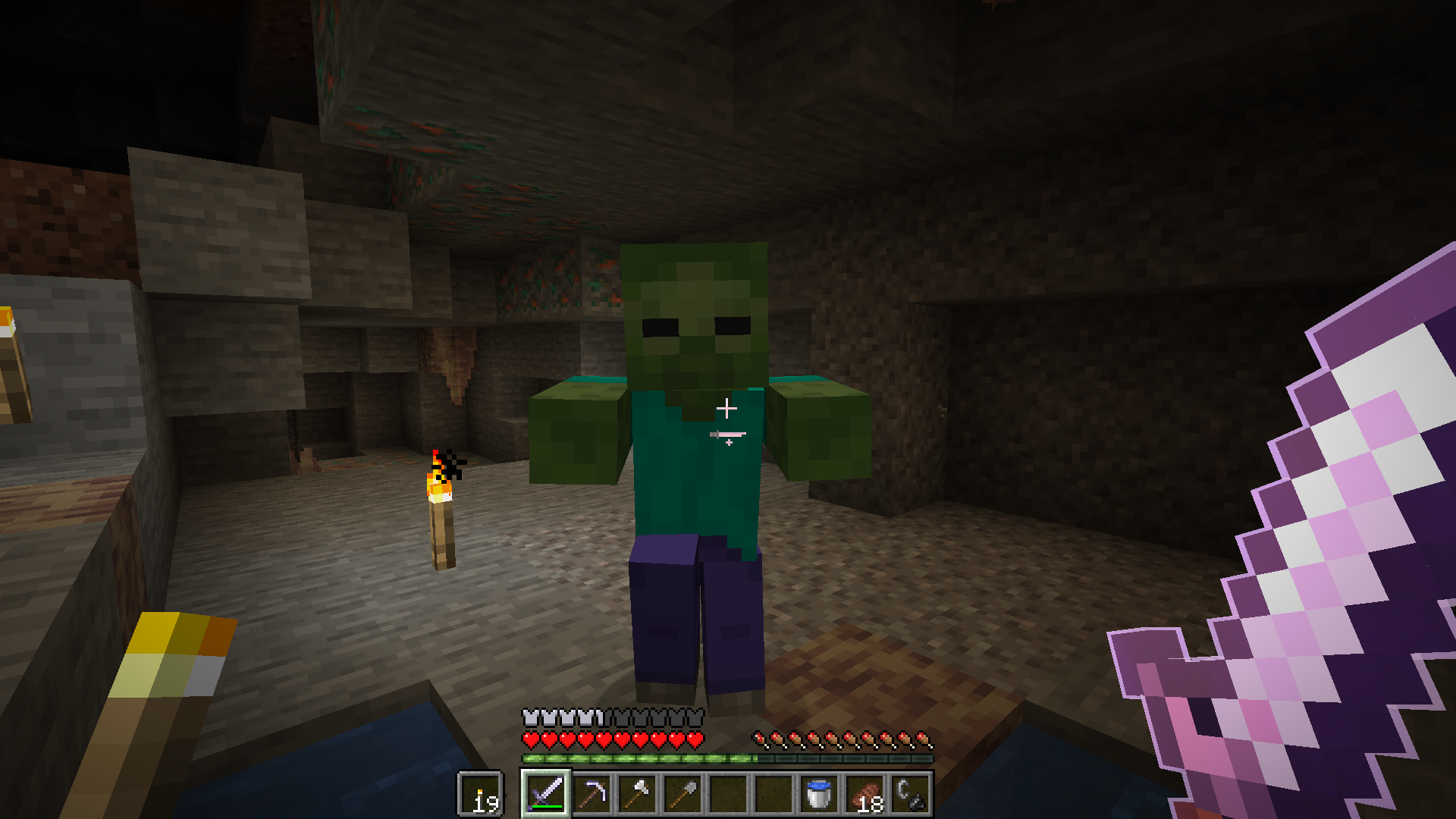Click the first empty hotbar slot
Viewport: 1456px width, 819px height.
click(730, 794)
